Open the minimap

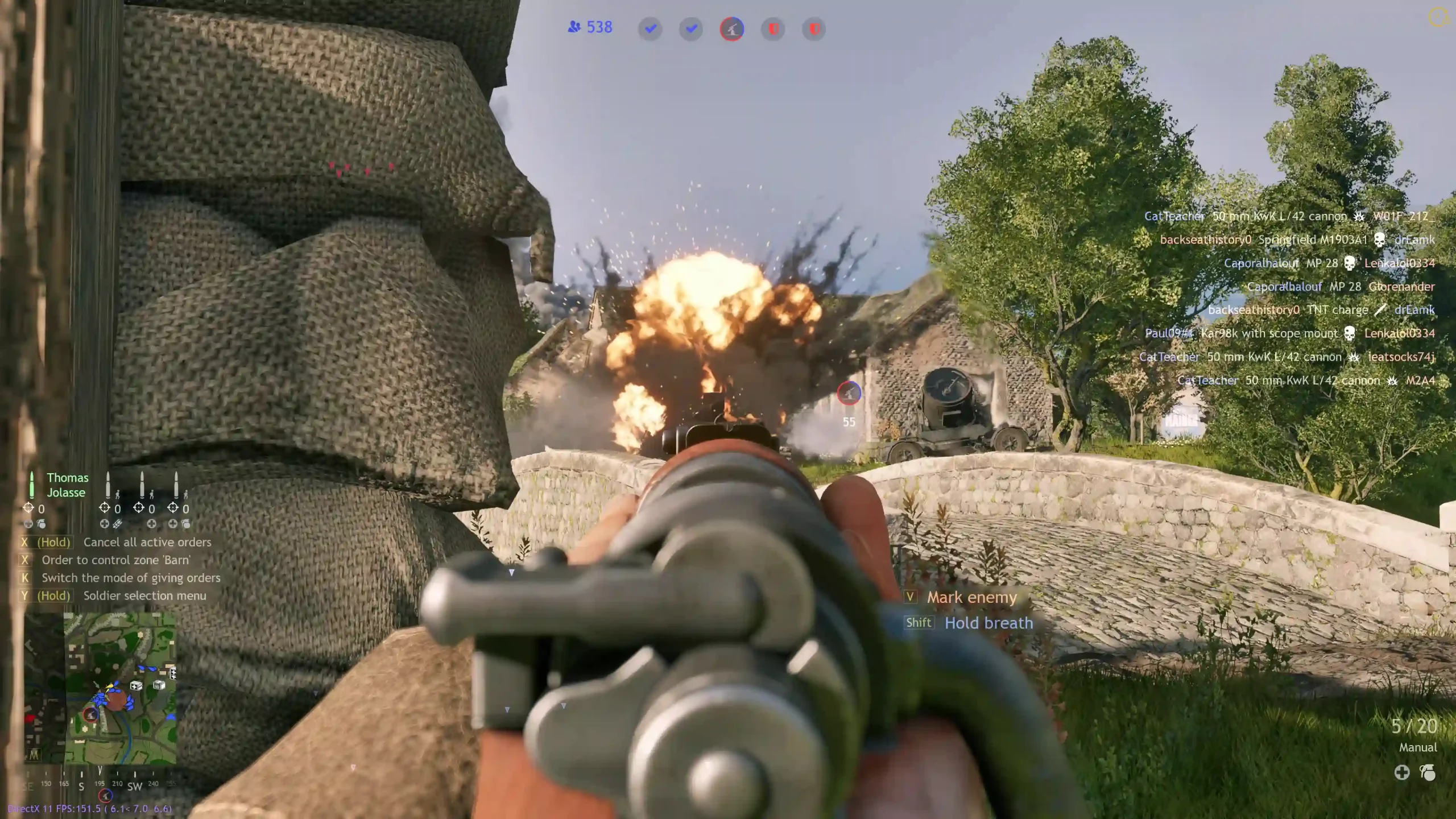[x=120, y=688]
